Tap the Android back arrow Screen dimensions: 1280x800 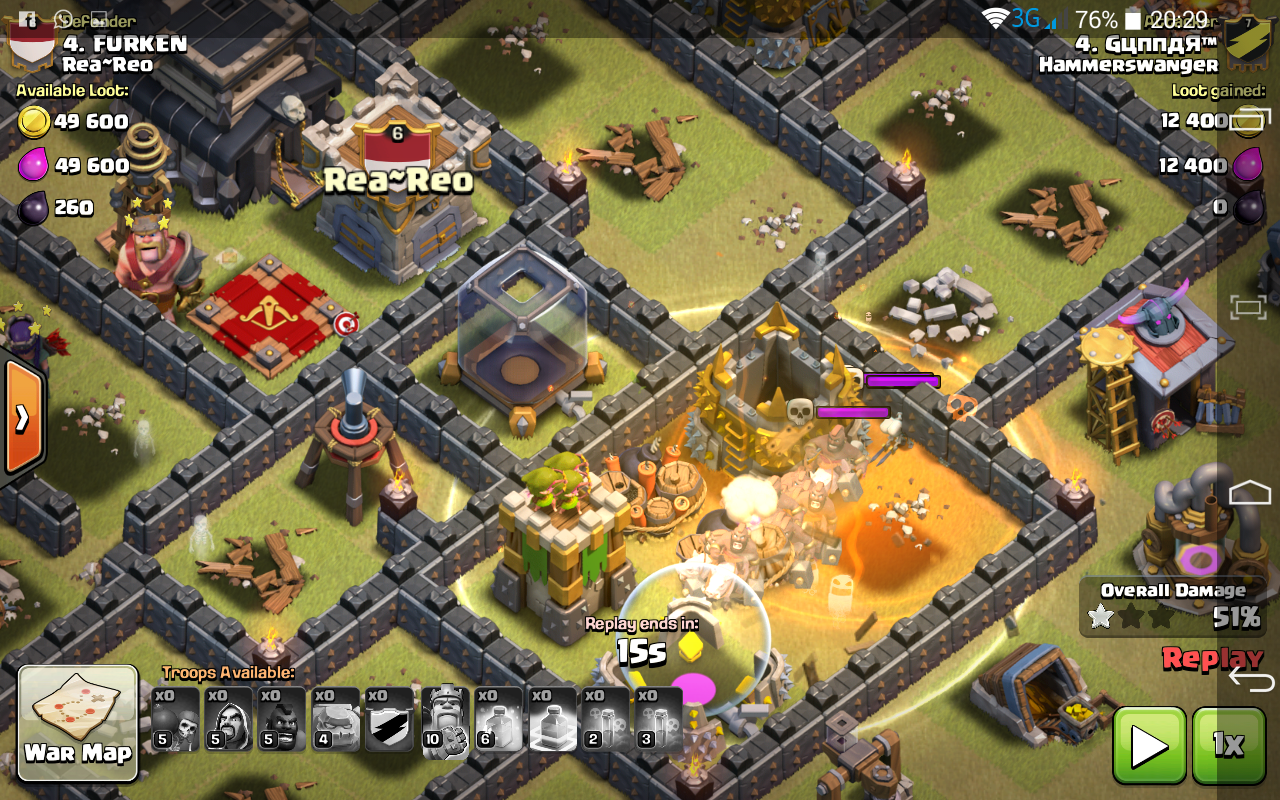tap(1250, 679)
